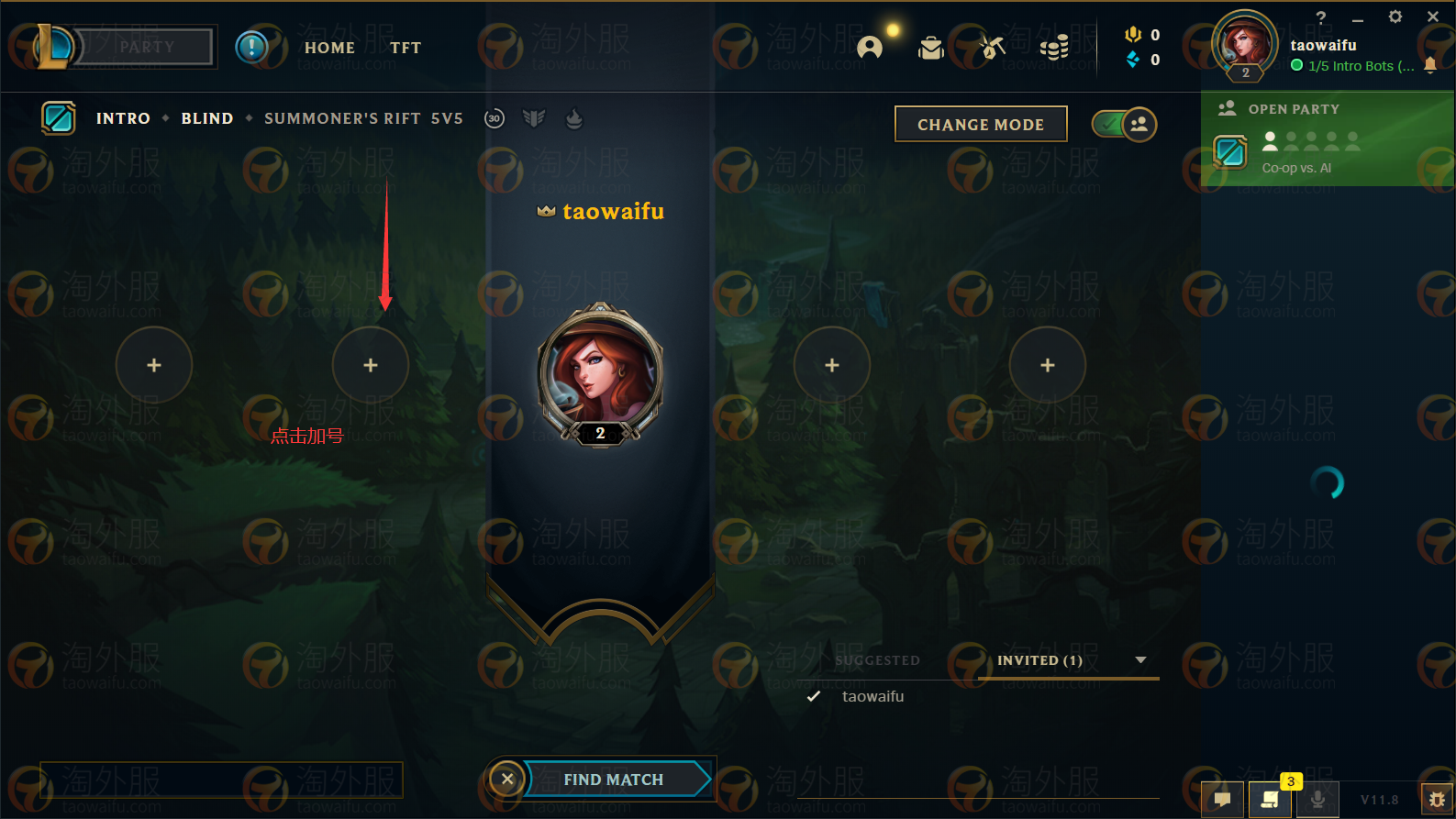Screen dimensions: 1456x819
Task: Open the chat message bubble icon
Action: [x=1221, y=799]
